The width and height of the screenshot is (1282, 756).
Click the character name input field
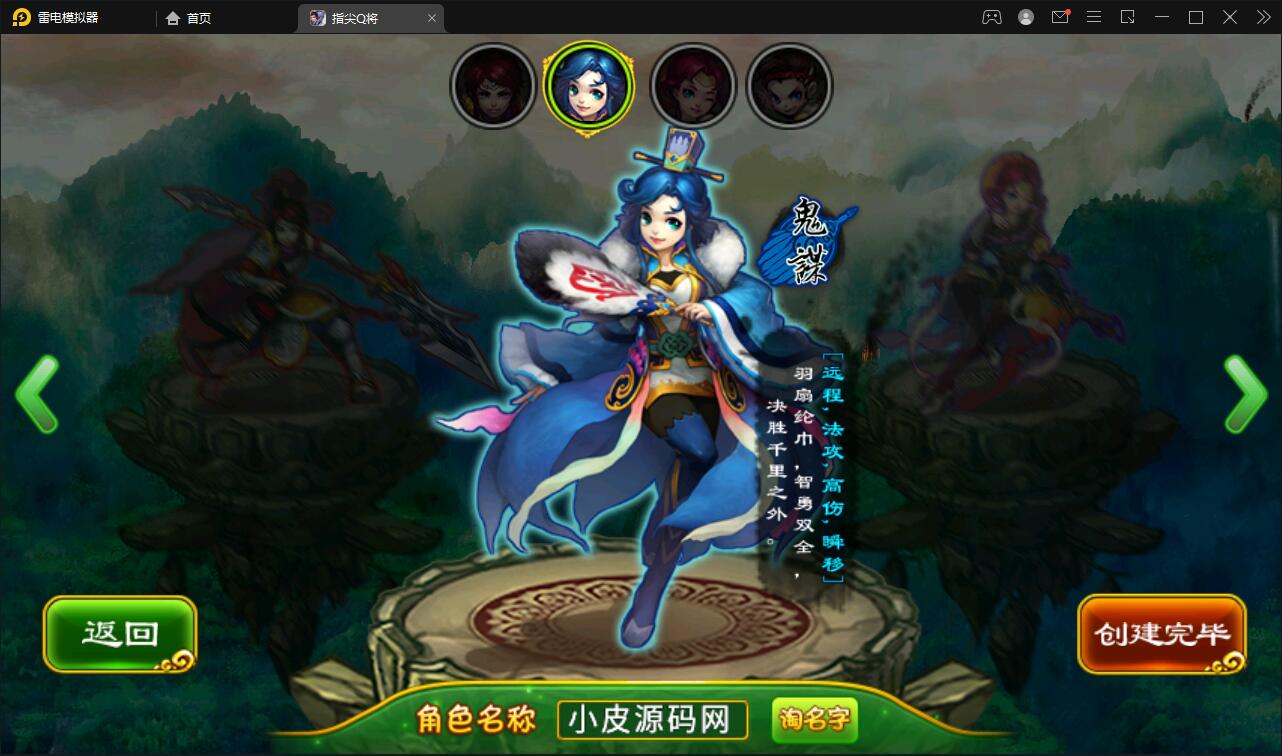click(651, 719)
